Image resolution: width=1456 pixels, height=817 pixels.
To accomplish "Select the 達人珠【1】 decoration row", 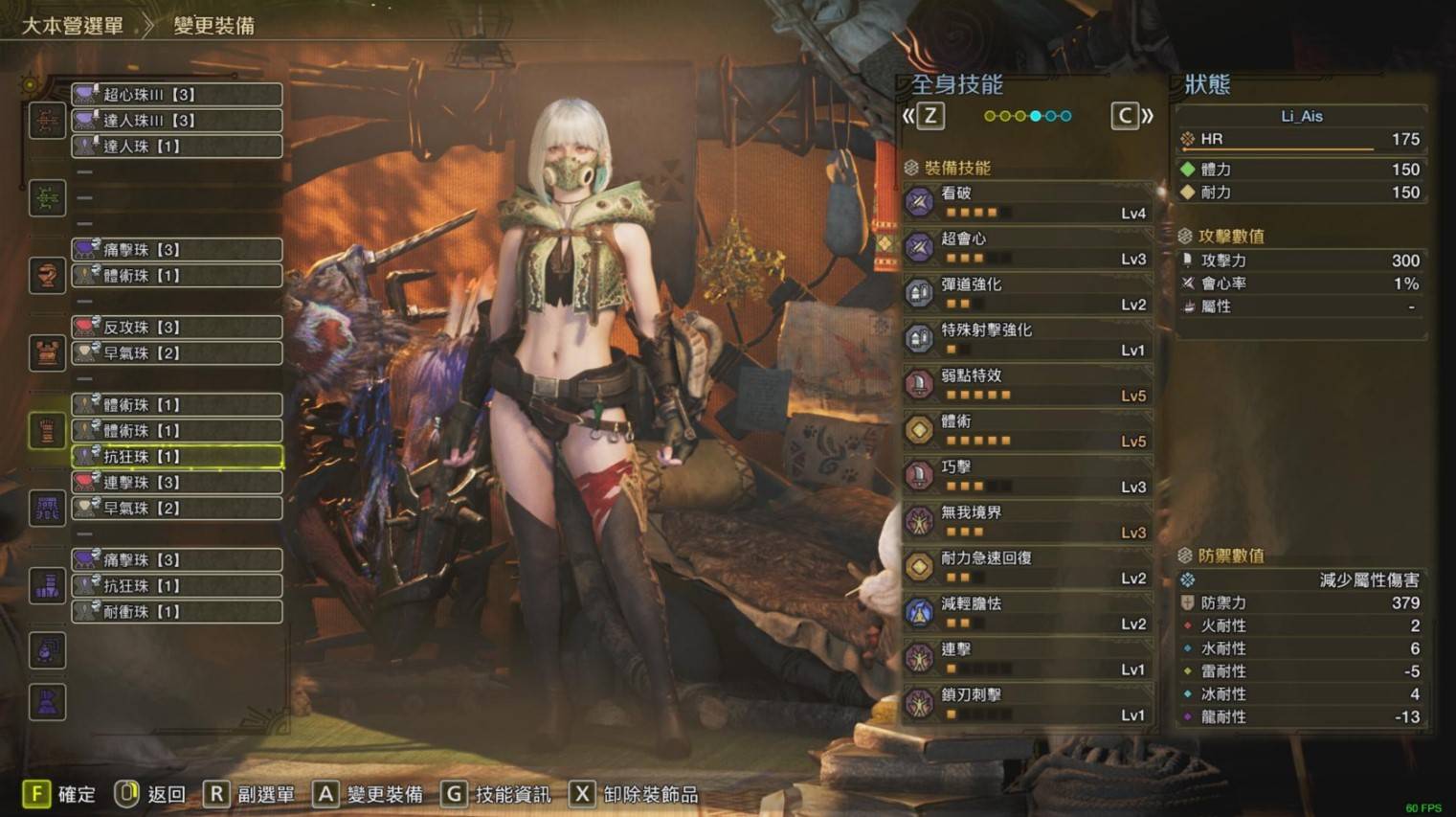I will point(177,146).
